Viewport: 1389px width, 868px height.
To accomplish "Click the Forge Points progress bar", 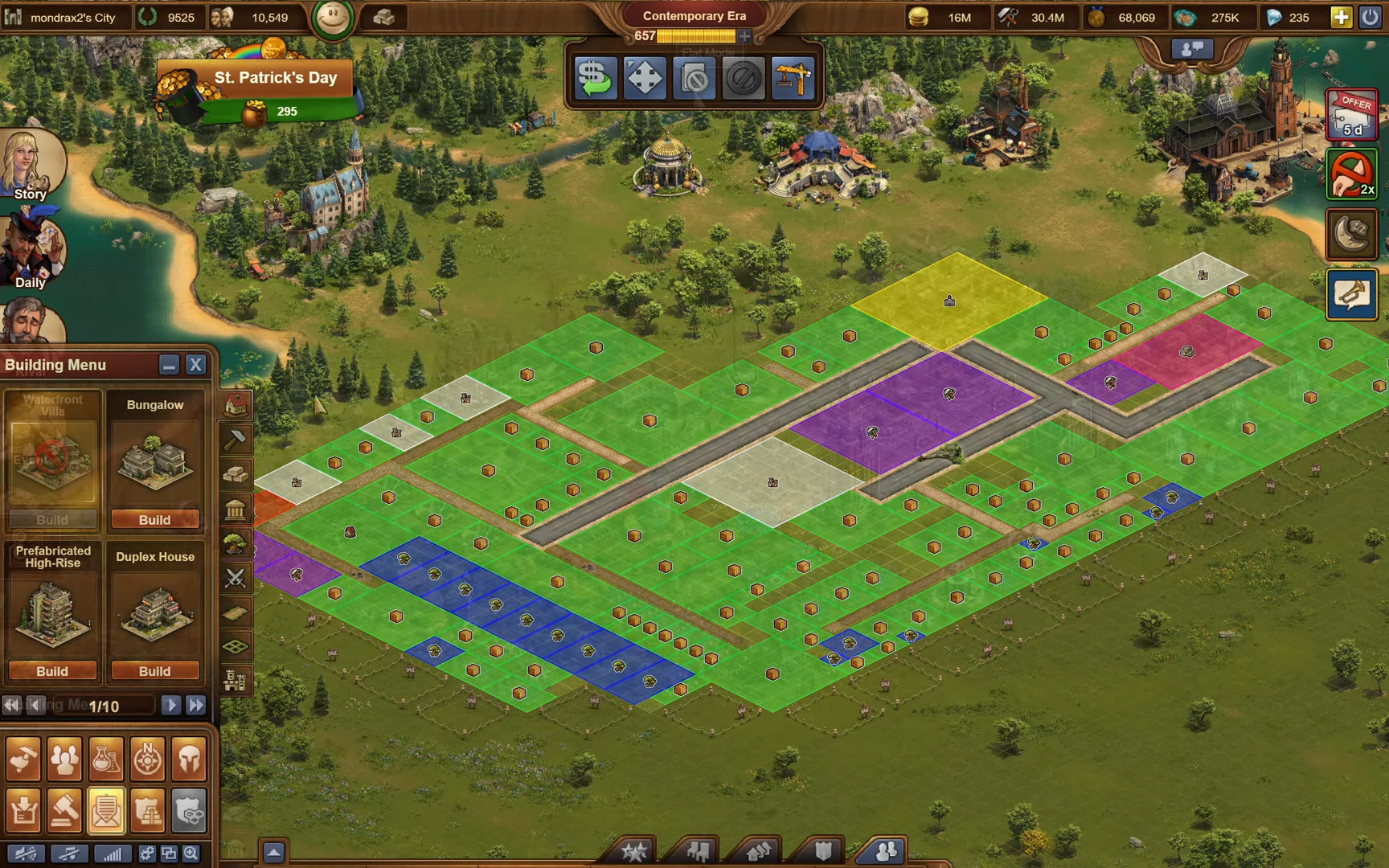I will [x=696, y=35].
